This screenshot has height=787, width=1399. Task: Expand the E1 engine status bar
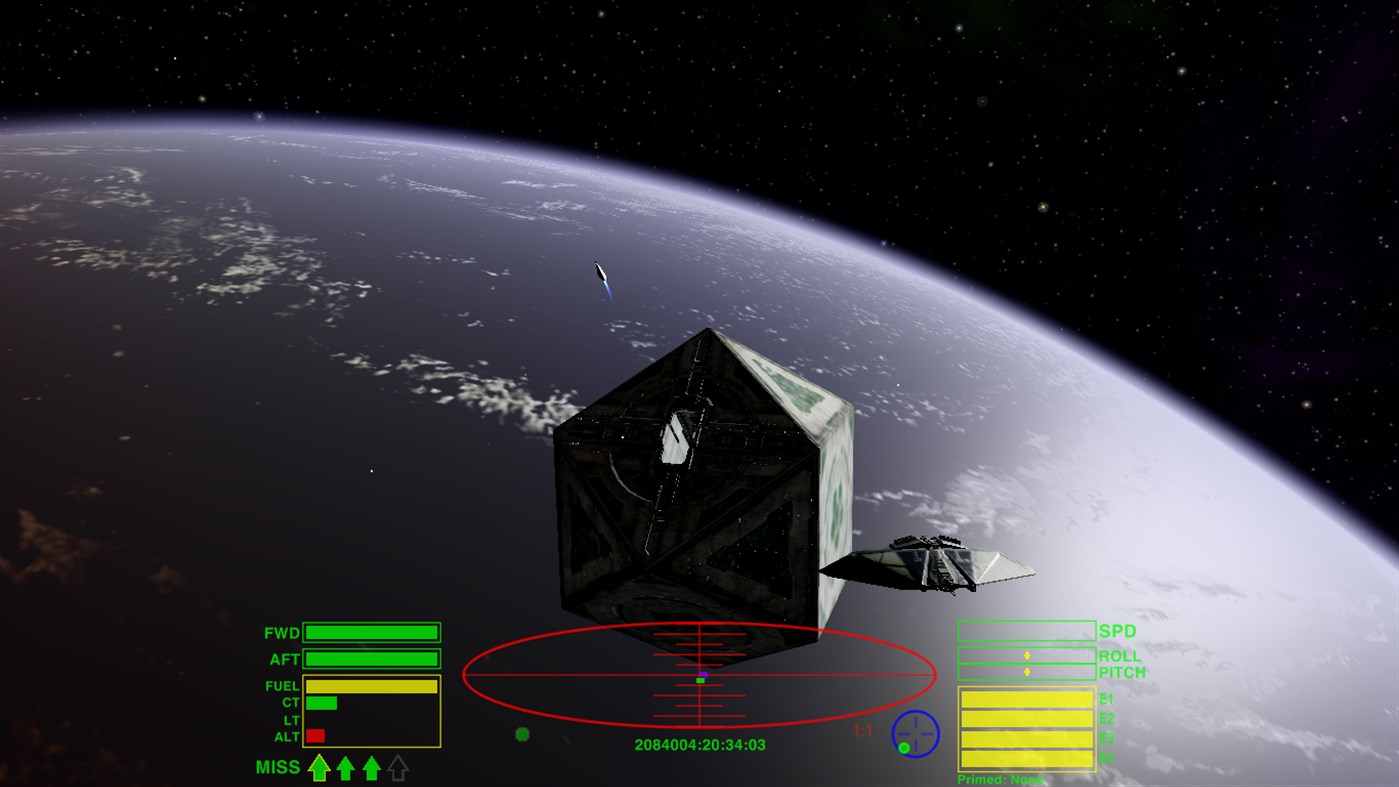(x=1027, y=699)
